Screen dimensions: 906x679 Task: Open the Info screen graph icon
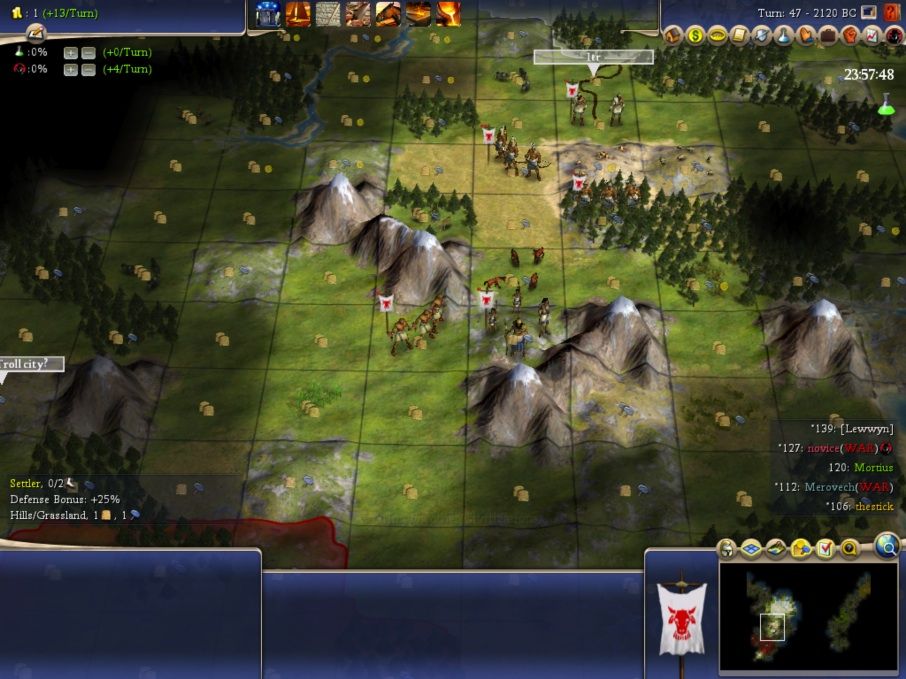coord(872,36)
